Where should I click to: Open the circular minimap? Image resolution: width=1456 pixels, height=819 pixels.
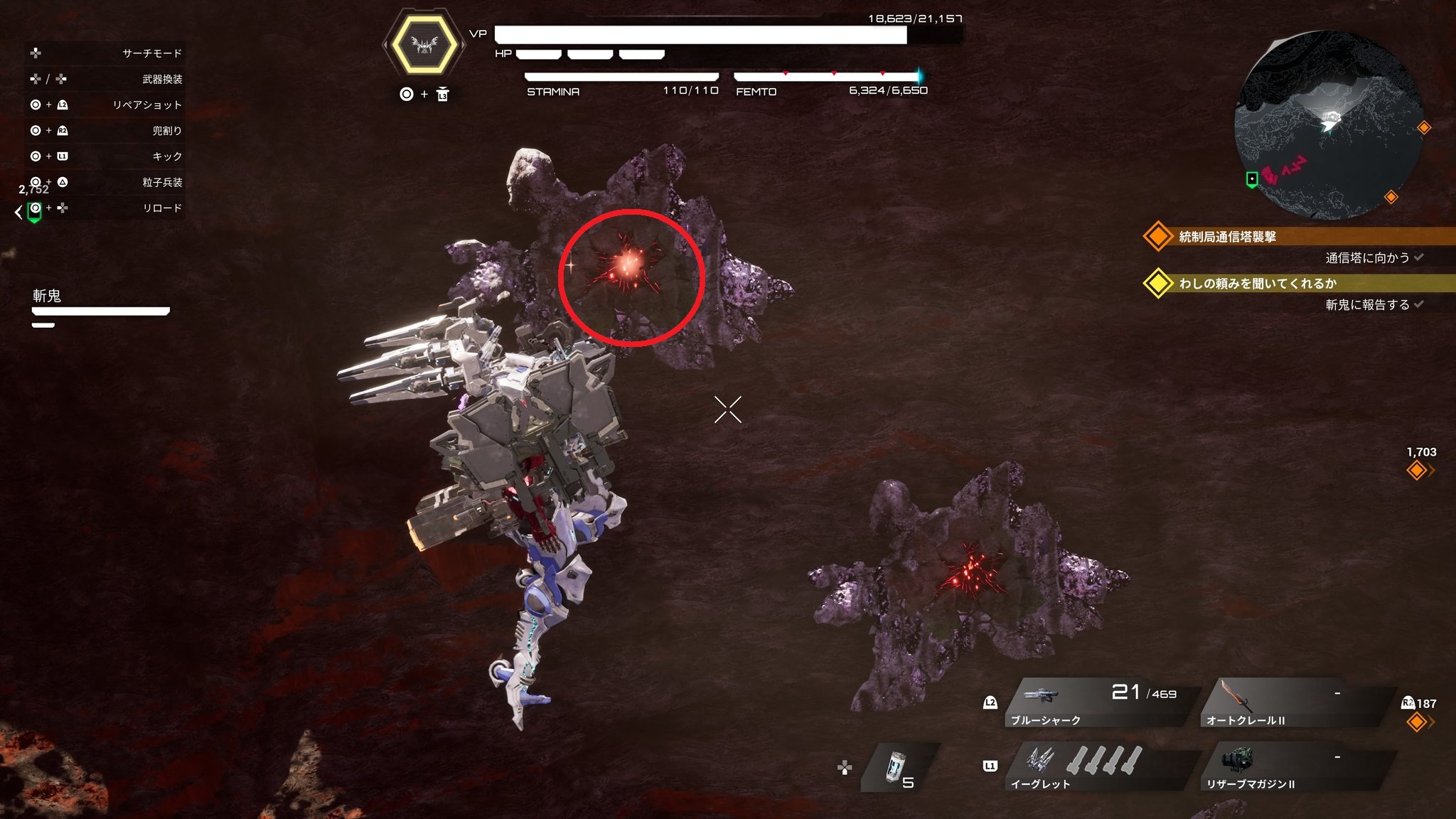1328,124
